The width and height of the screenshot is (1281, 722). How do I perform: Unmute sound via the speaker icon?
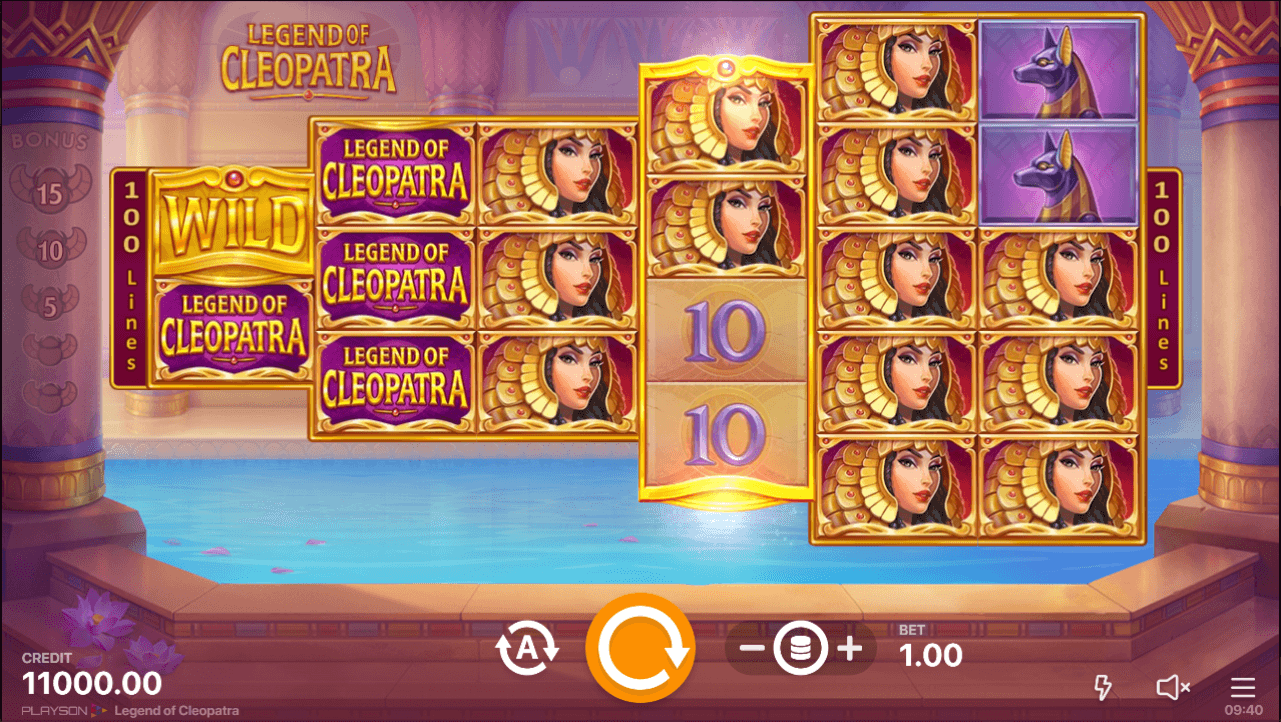click(x=1171, y=687)
